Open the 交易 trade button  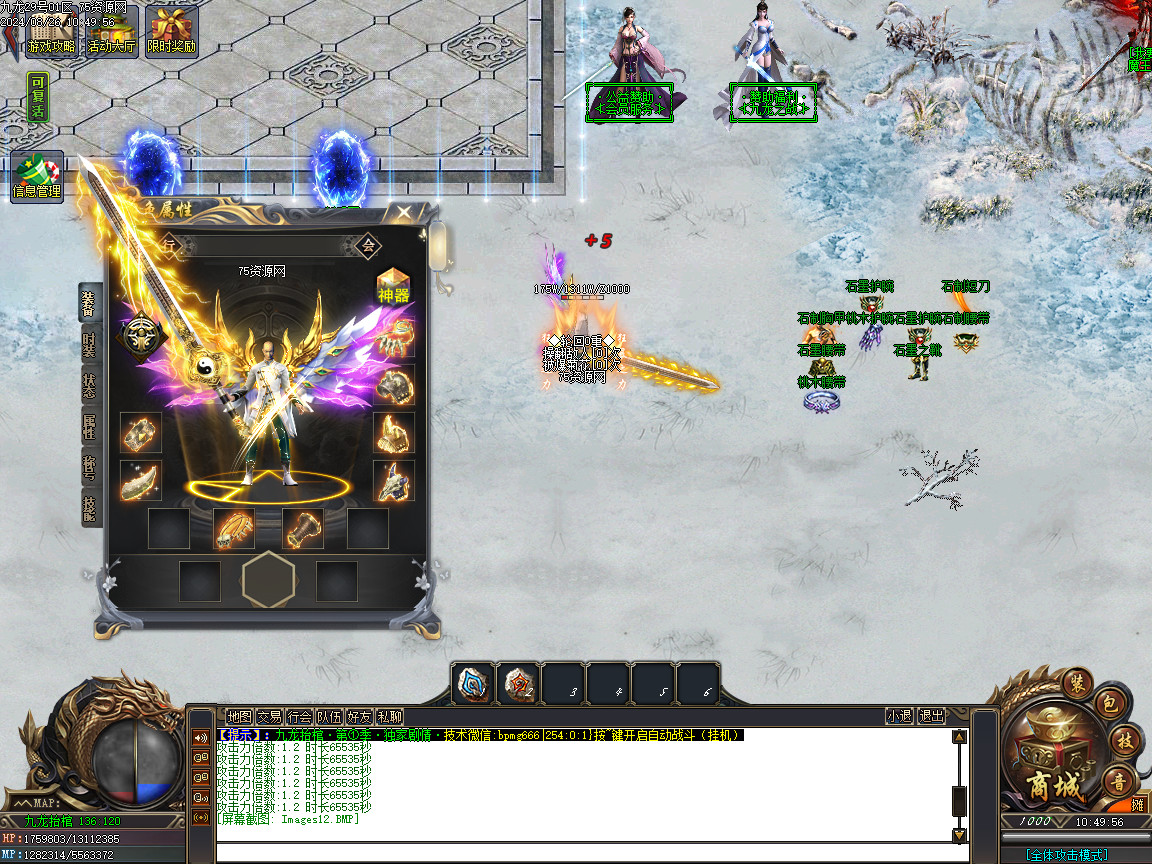point(269,717)
